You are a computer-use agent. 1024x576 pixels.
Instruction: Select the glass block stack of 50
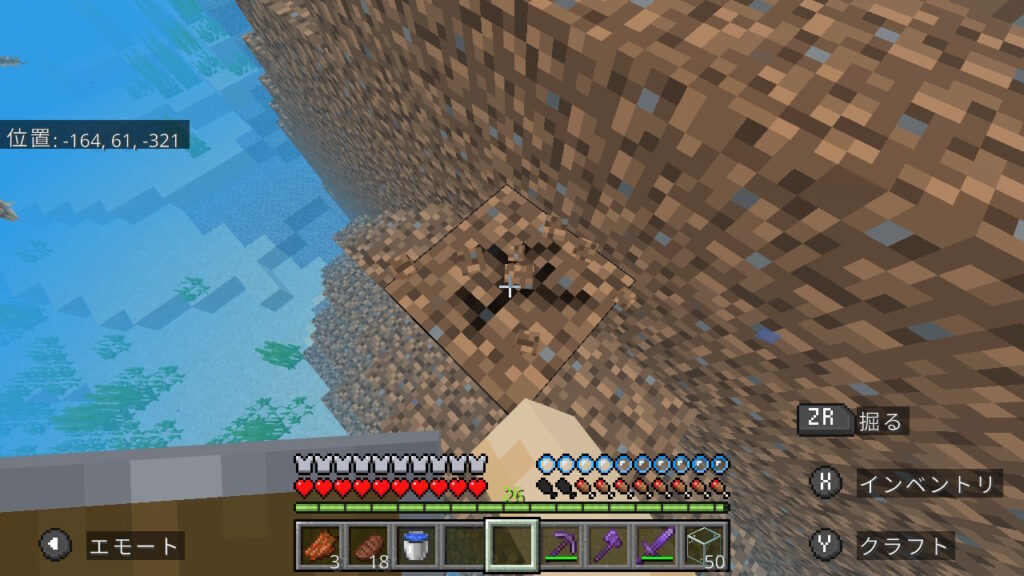(x=705, y=546)
